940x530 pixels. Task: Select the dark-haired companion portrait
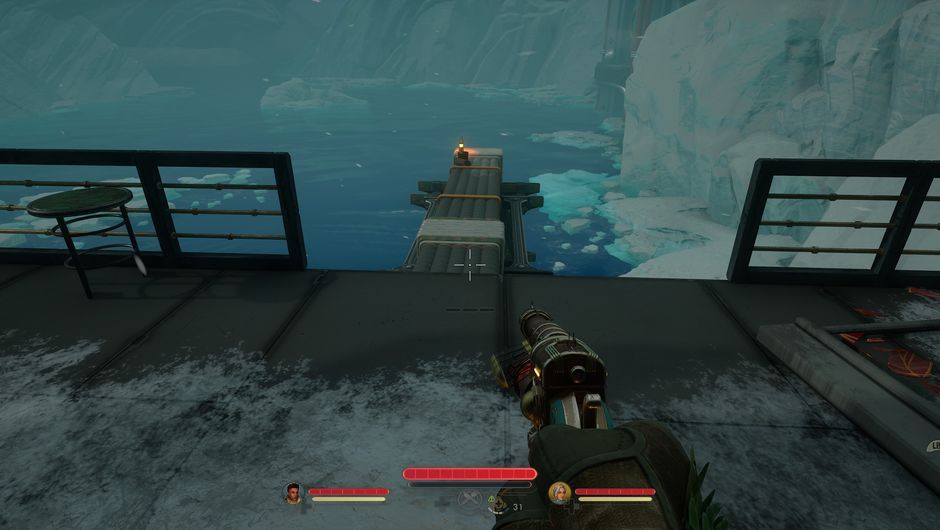click(x=293, y=492)
